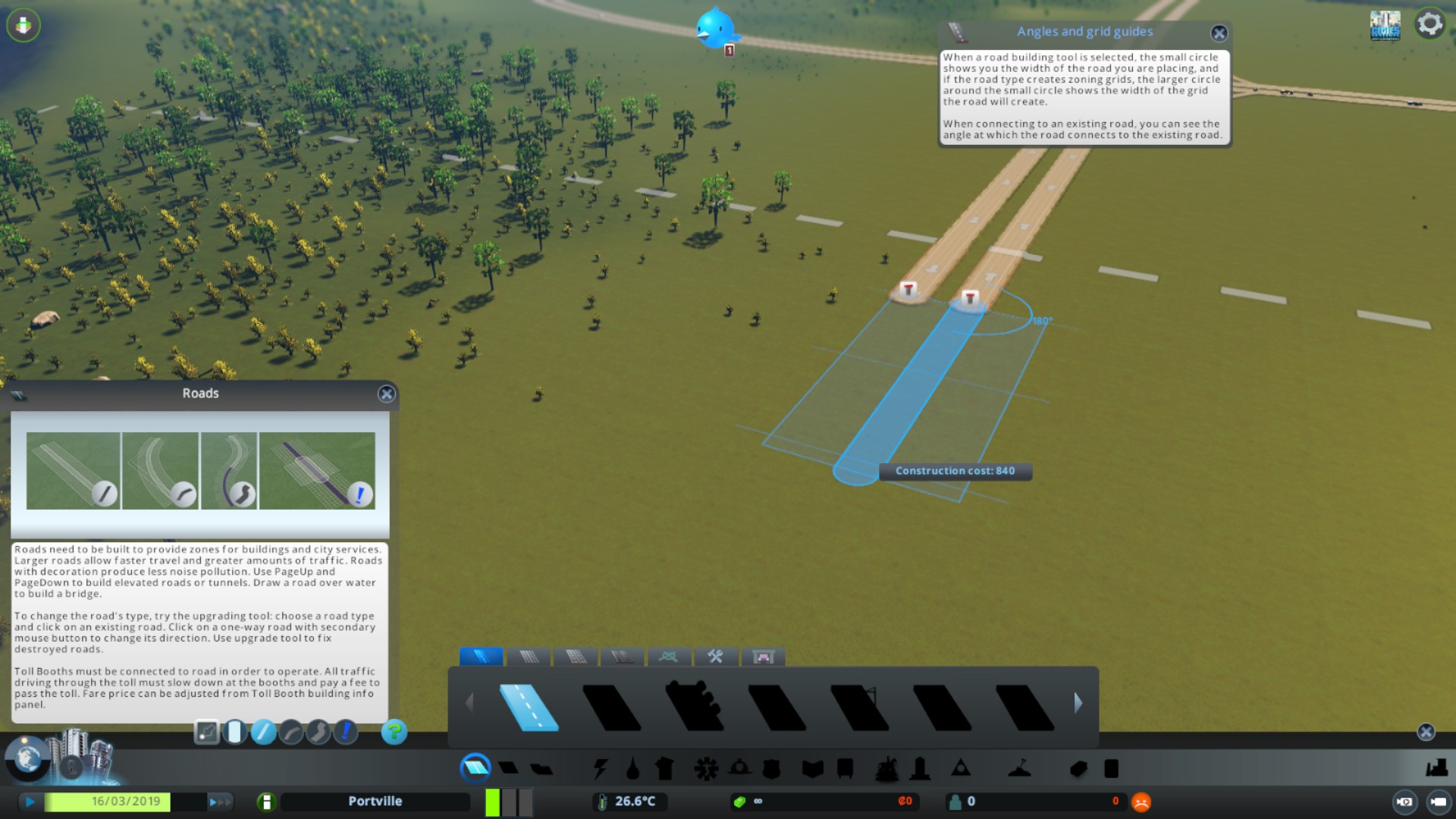The width and height of the screenshot is (1456, 819).
Task: Select the upgrade road tool
Action: pos(346,732)
